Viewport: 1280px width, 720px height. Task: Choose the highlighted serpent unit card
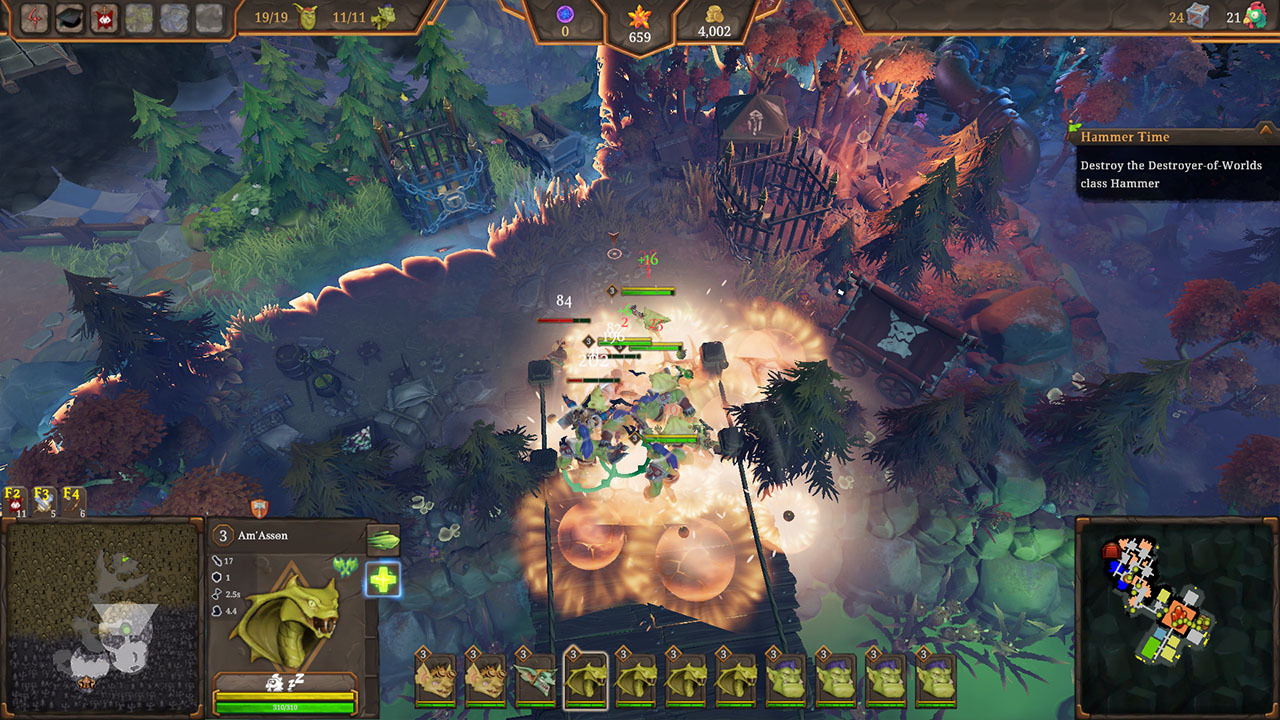coord(585,679)
